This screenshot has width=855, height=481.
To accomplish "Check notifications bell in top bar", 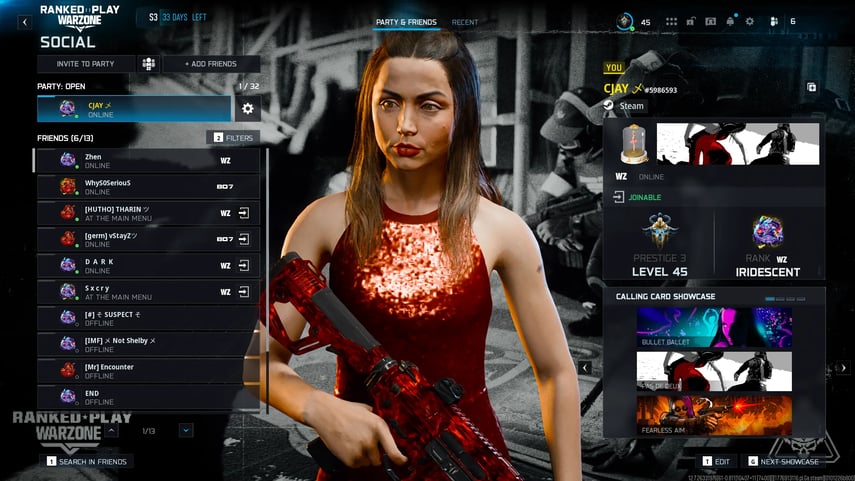I will pyautogui.click(x=730, y=21).
